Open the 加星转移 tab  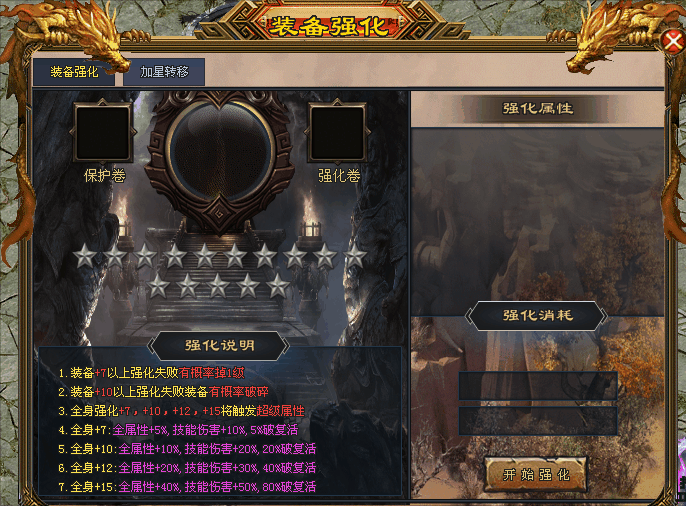(x=164, y=72)
